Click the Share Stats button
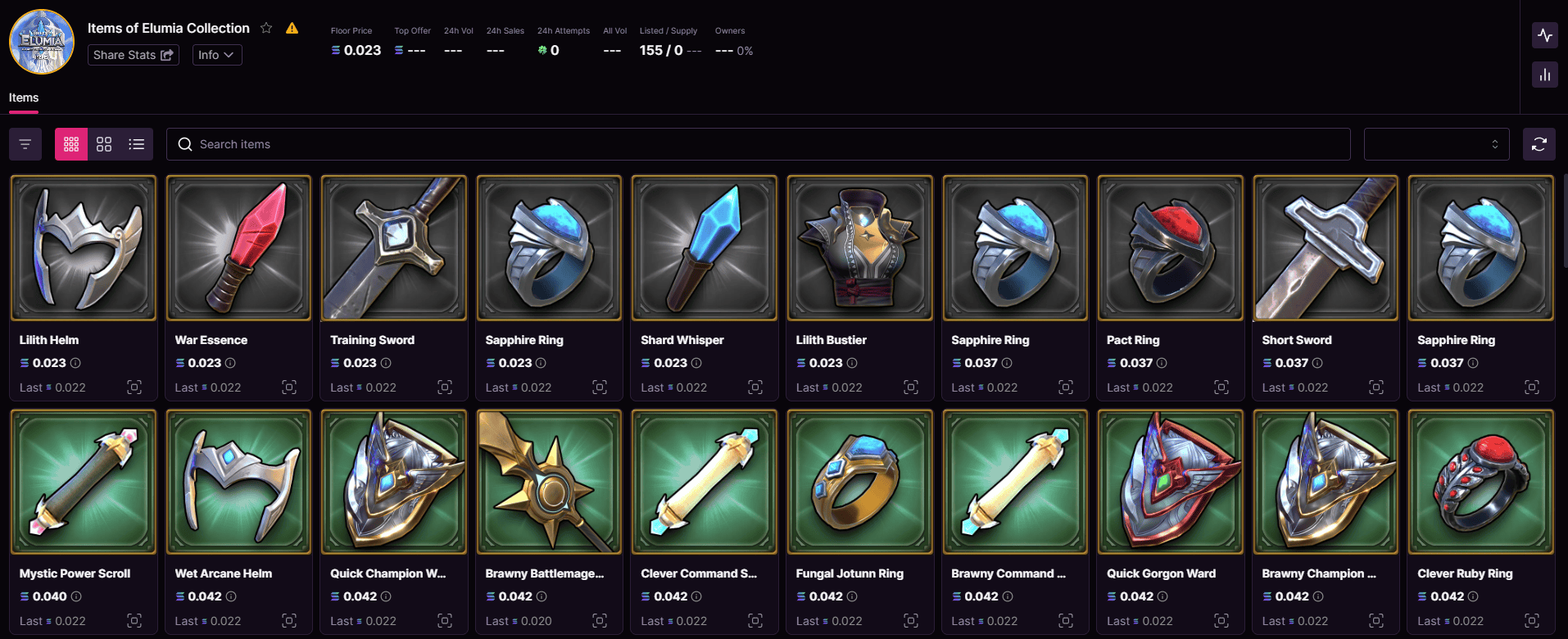 (133, 55)
